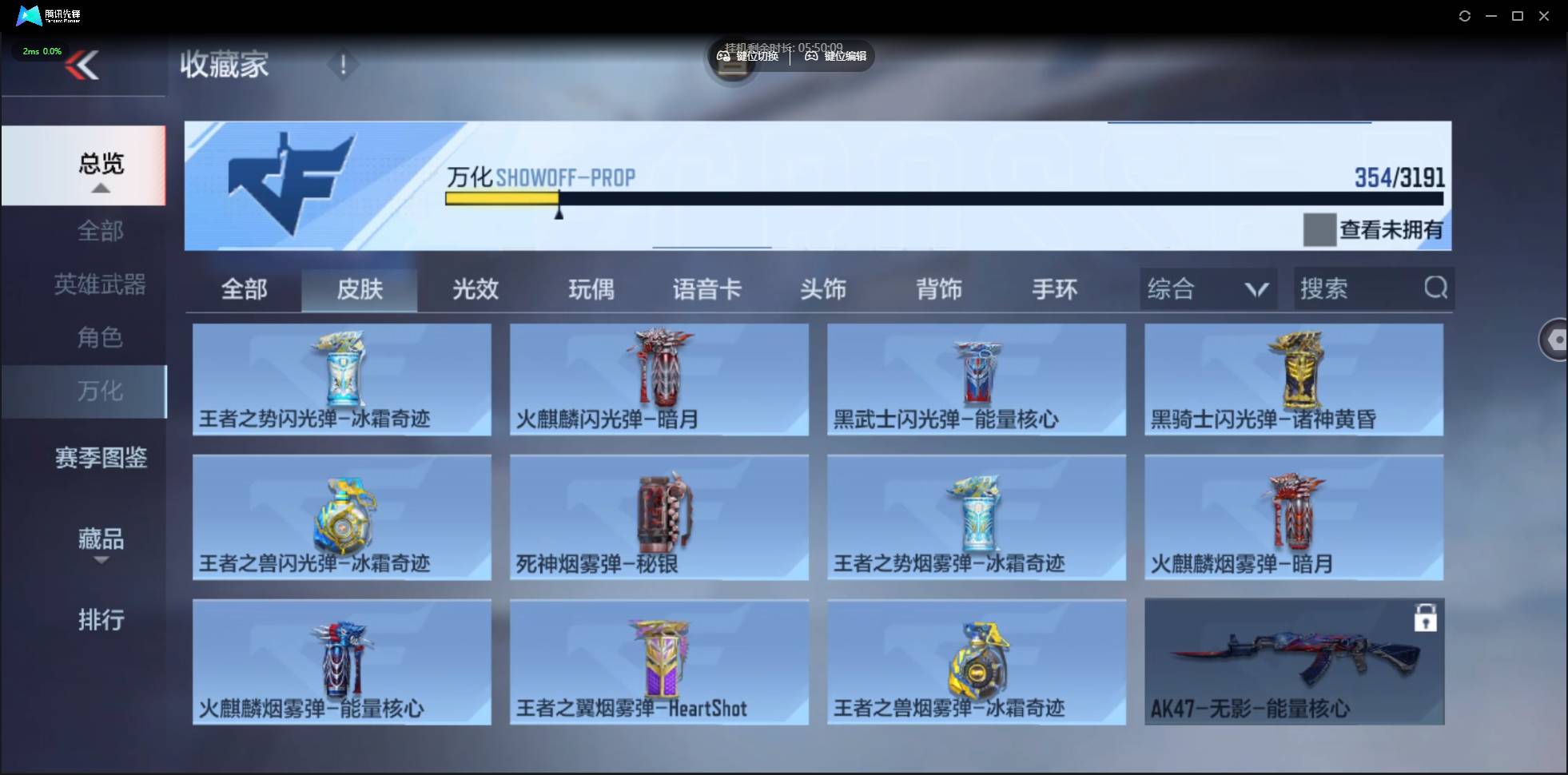The width and height of the screenshot is (1568, 775).
Task: Click the reload icon in the title bar
Action: 1466,15
